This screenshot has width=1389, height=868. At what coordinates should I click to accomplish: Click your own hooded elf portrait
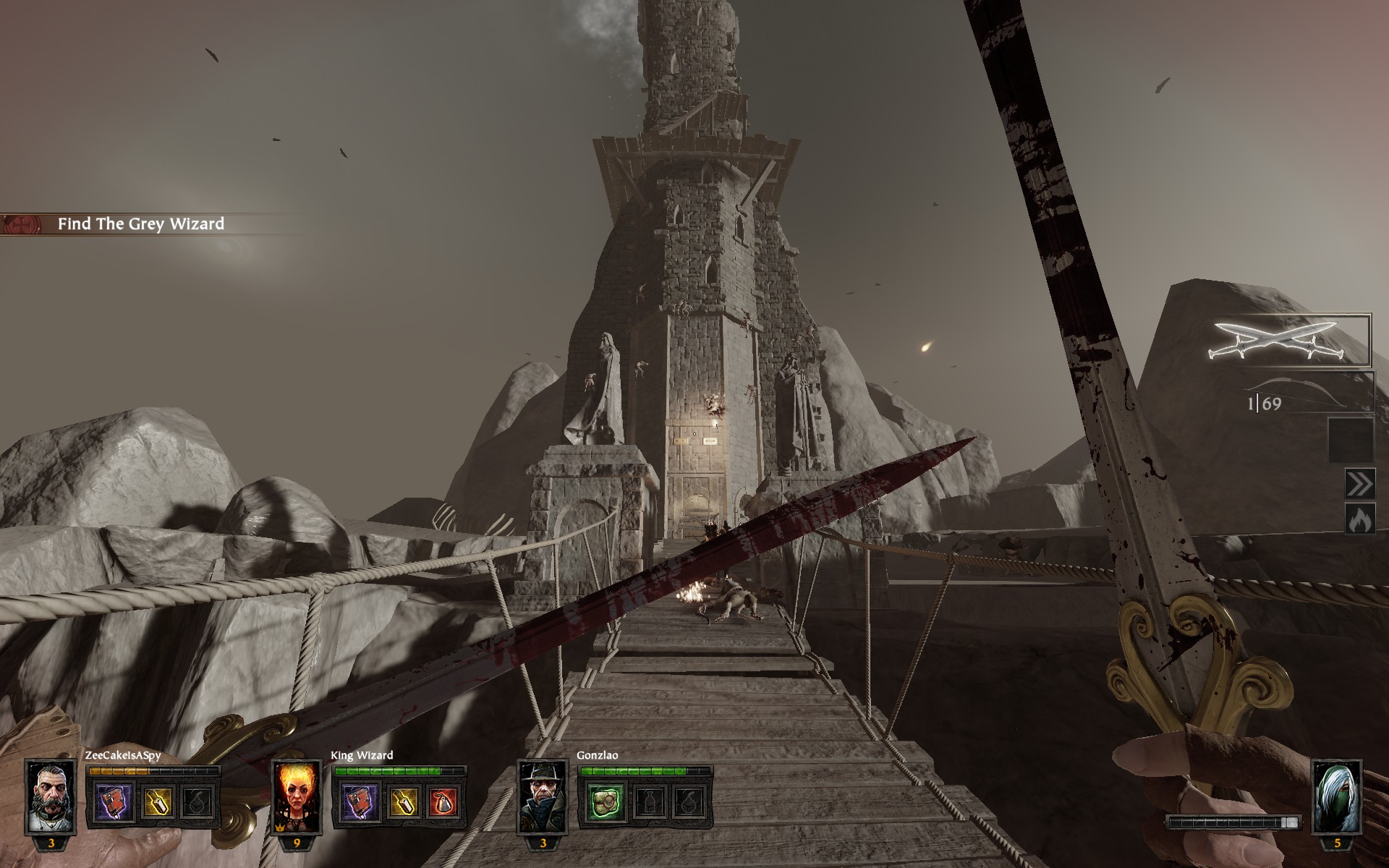pos(1336,796)
